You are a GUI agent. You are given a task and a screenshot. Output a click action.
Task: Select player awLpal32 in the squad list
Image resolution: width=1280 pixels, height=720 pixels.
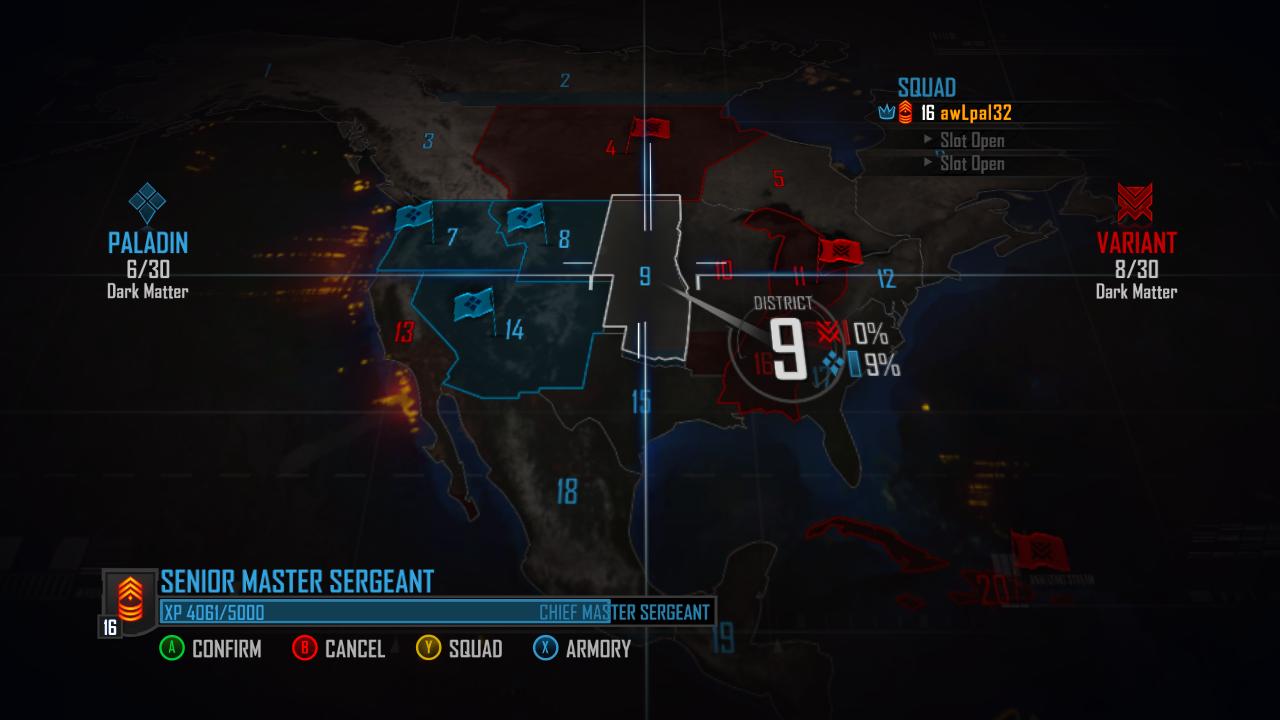coord(975,114)
